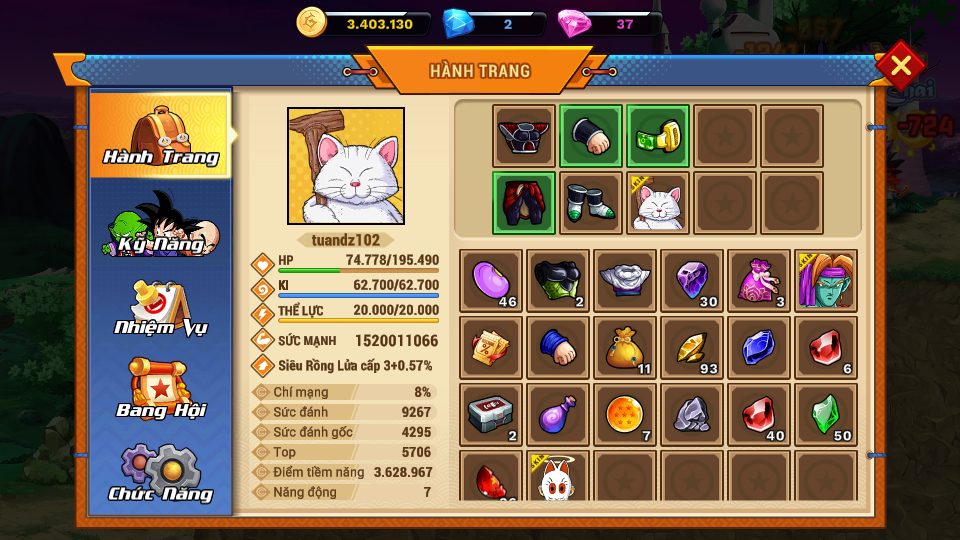Select the Hành Trang tab
This screenshot has width=960, height=540.
point(161,134)
